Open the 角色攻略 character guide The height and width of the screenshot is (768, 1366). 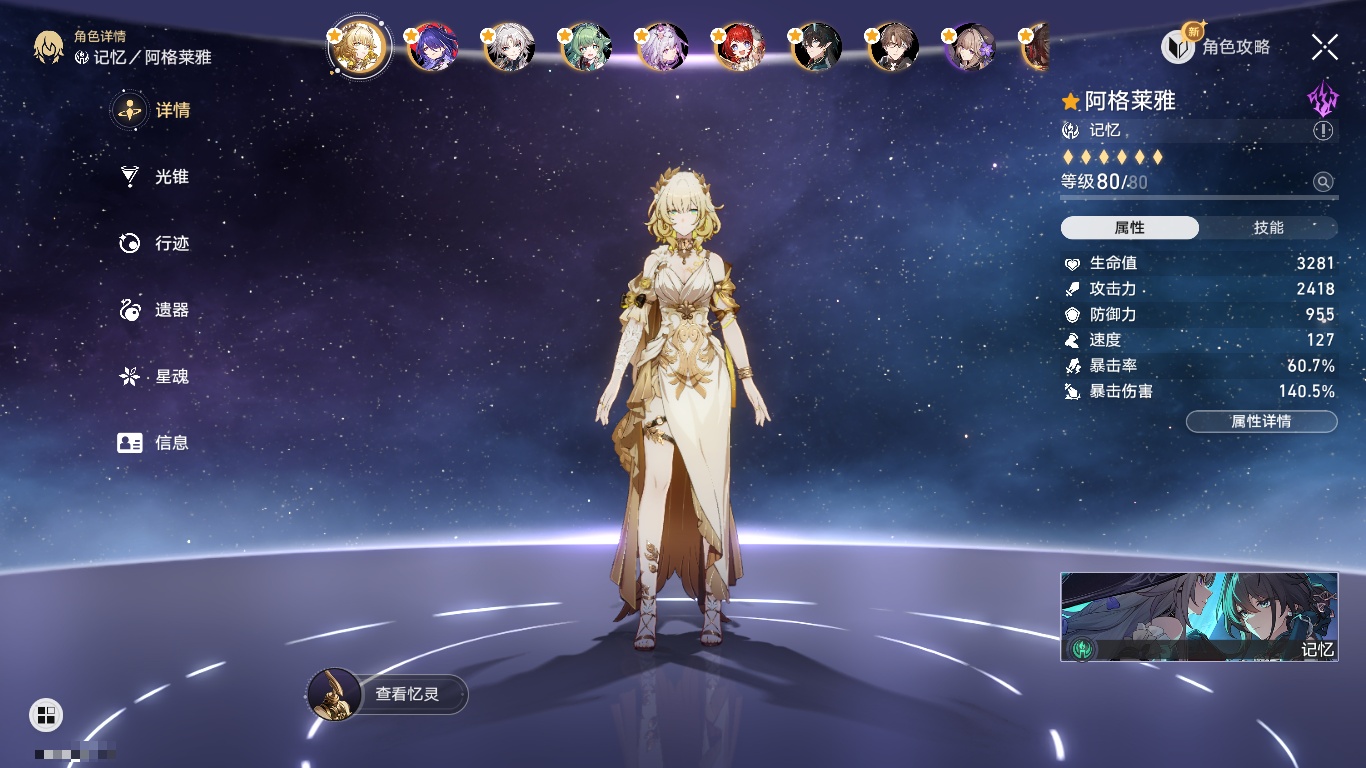(1217, 46)
